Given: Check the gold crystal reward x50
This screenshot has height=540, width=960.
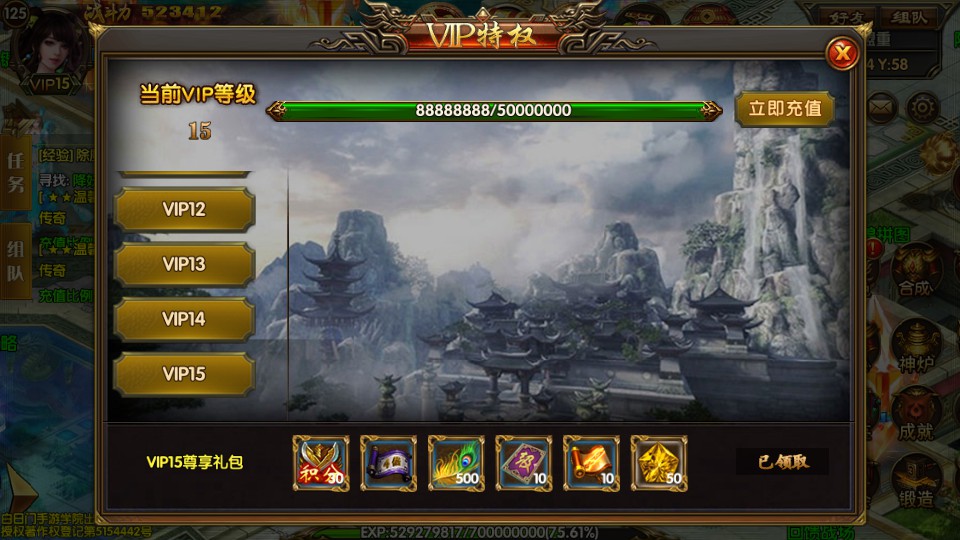Looking at the screenshot, I should (659, 463).
